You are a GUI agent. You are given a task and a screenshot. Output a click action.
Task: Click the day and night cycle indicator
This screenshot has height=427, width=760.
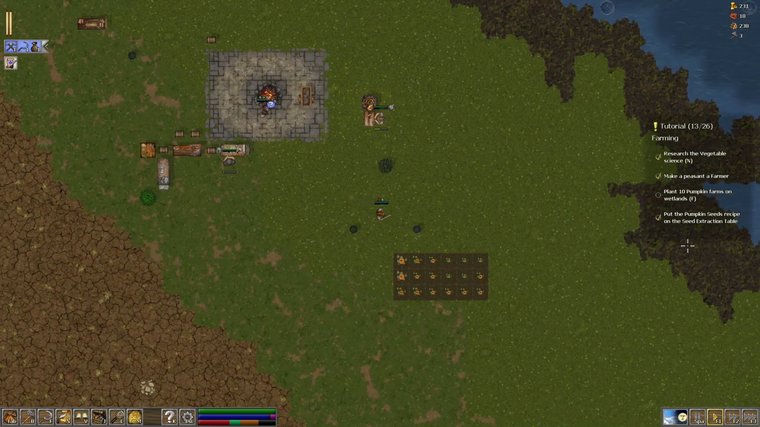(674, 416)
